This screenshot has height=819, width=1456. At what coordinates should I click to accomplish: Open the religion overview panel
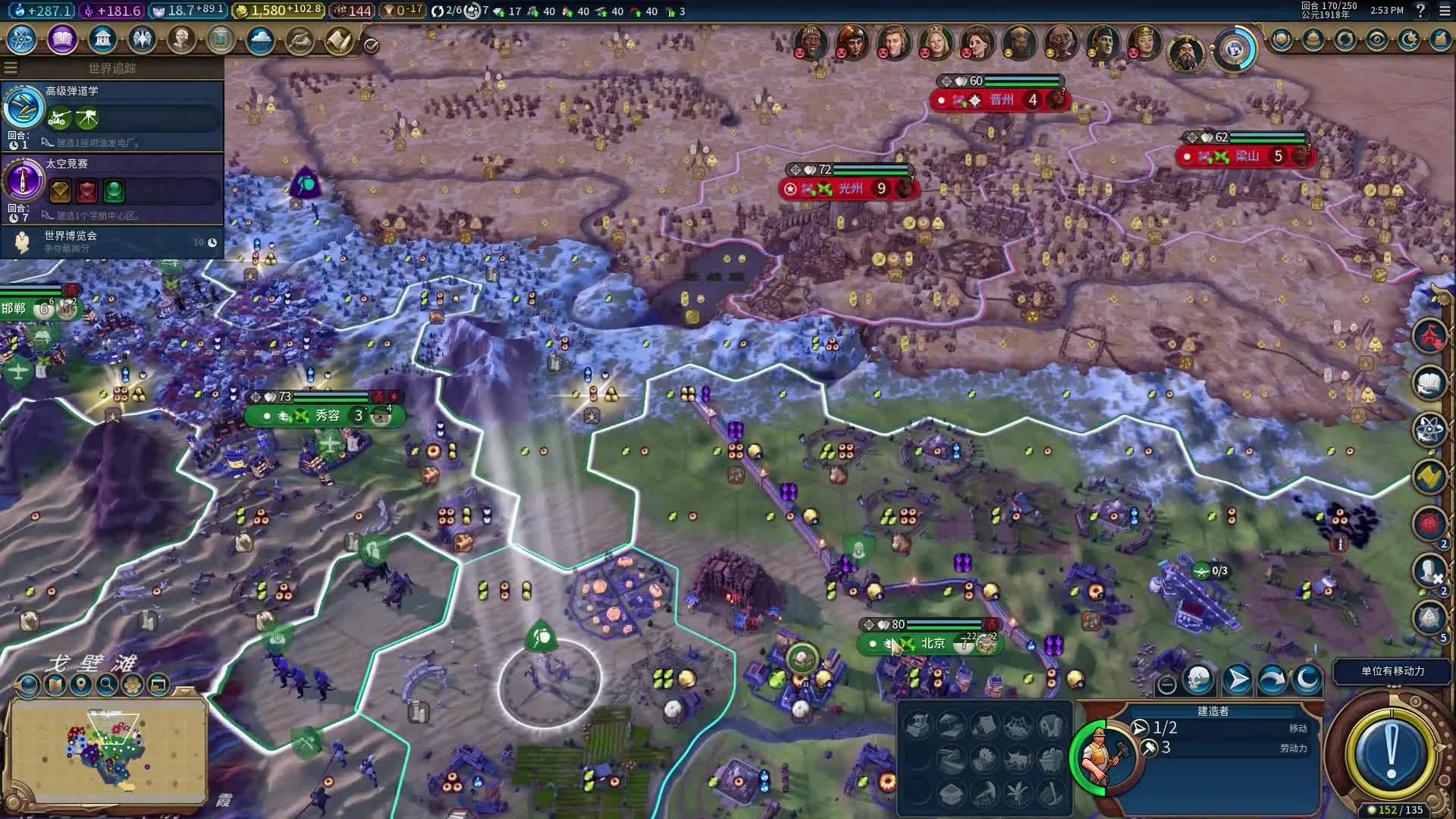coord(144,39)
